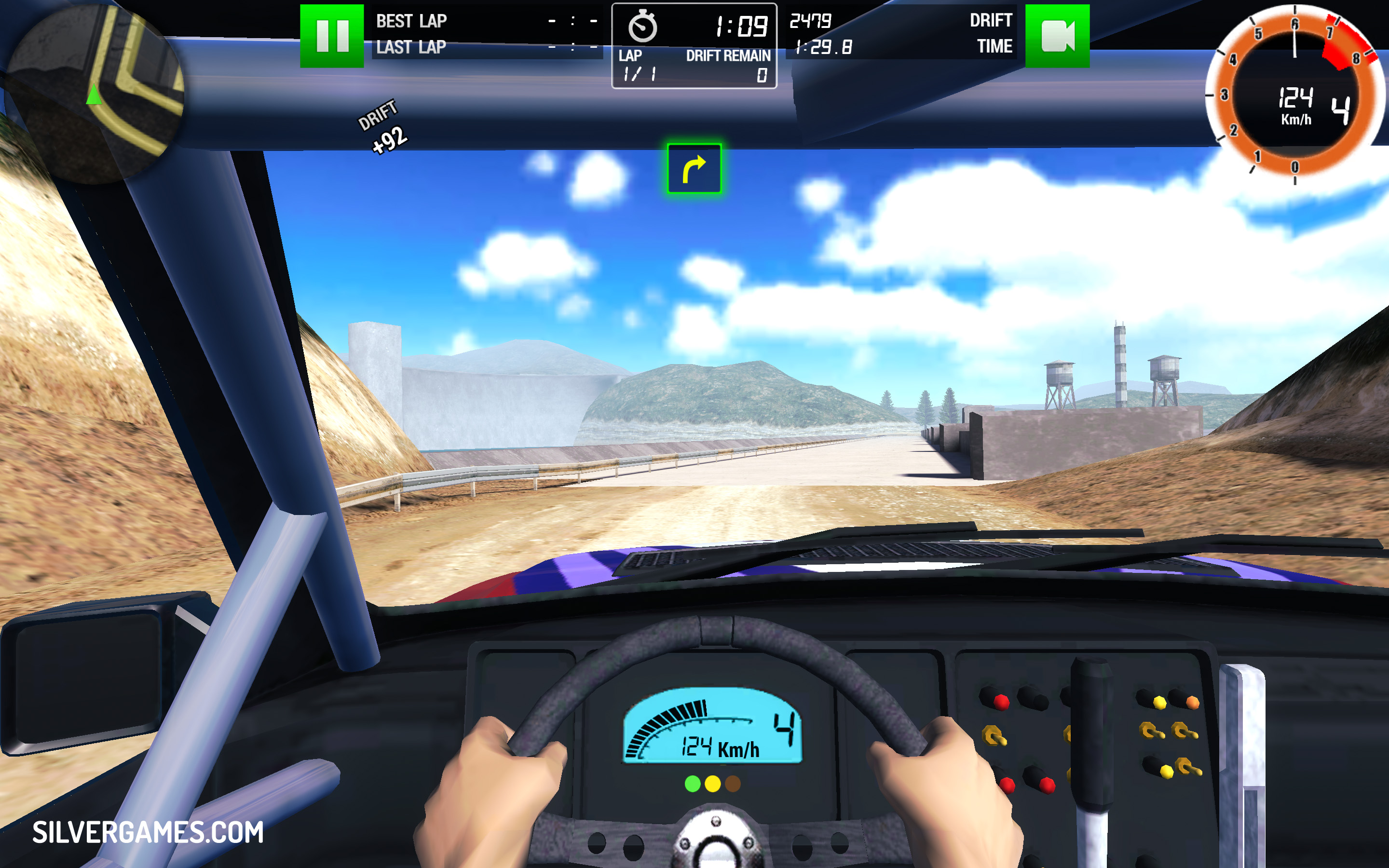Click the circular track minimap
Viewport: 1389px width, 868px height.
pyautogui.click(x=95, y=92)
